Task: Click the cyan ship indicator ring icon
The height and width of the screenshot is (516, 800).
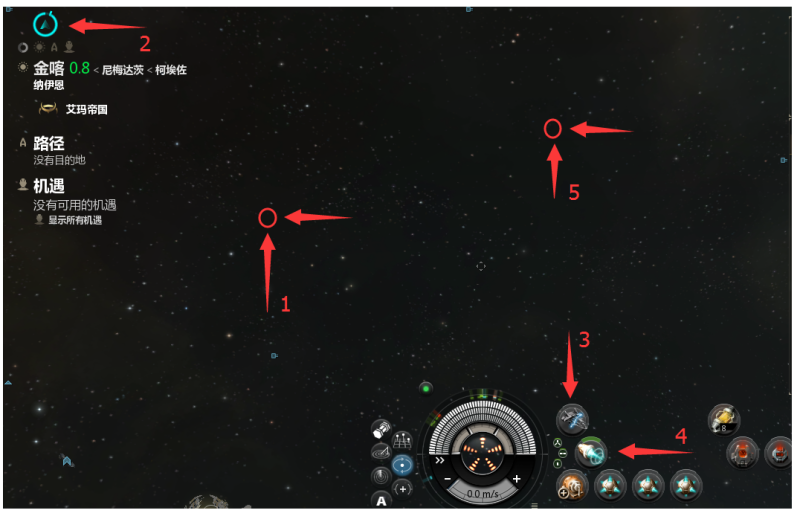Action: pos(45,23)
